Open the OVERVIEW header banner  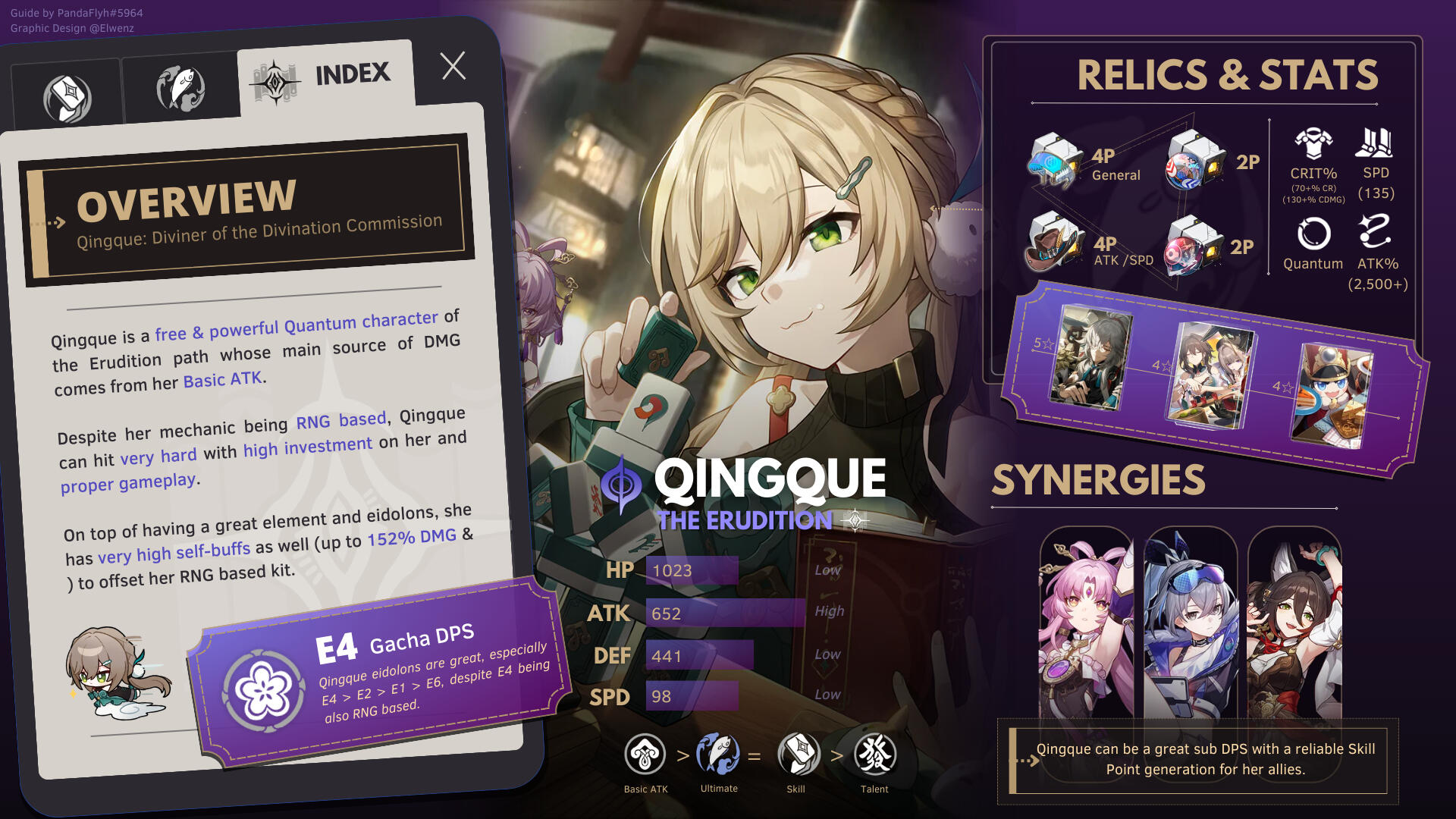coord(248,211)
